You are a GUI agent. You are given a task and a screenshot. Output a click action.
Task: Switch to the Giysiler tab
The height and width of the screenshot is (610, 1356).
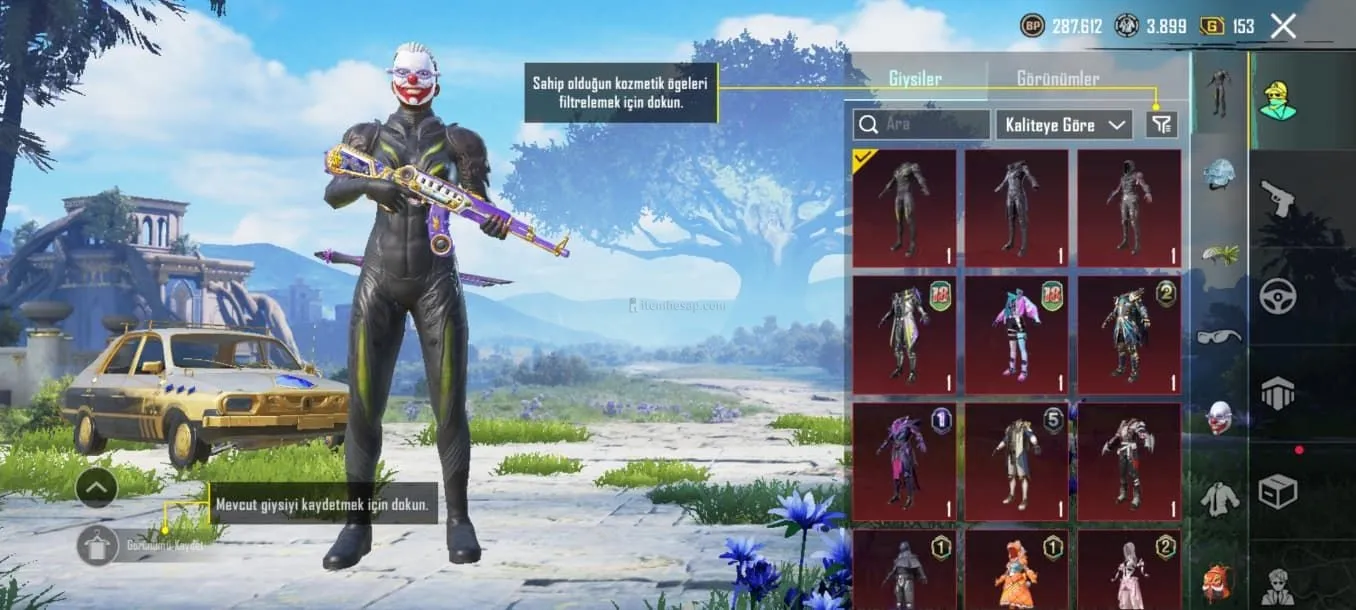coord(914,78)
